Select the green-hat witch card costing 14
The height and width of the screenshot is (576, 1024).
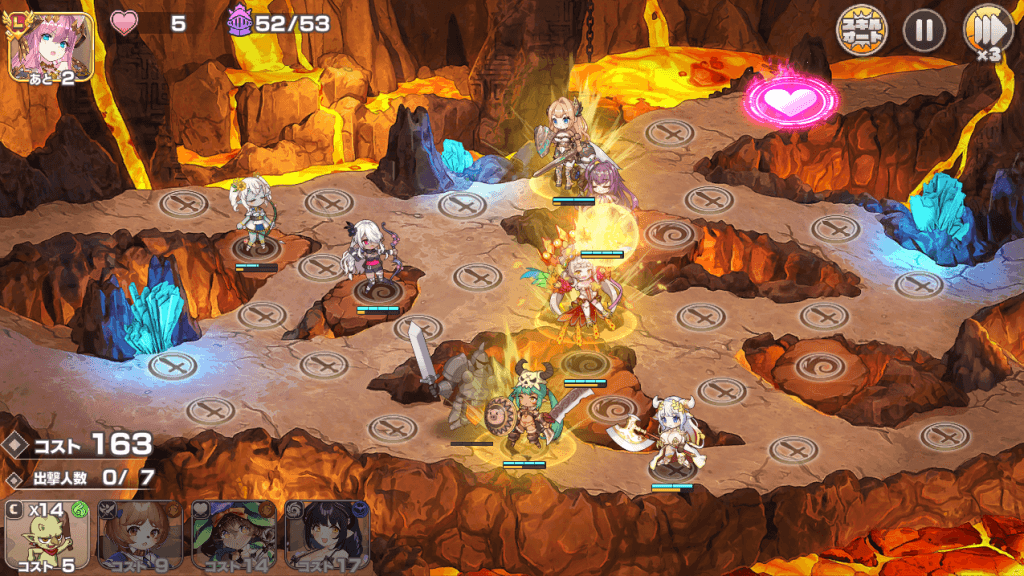tap(233, 537)
